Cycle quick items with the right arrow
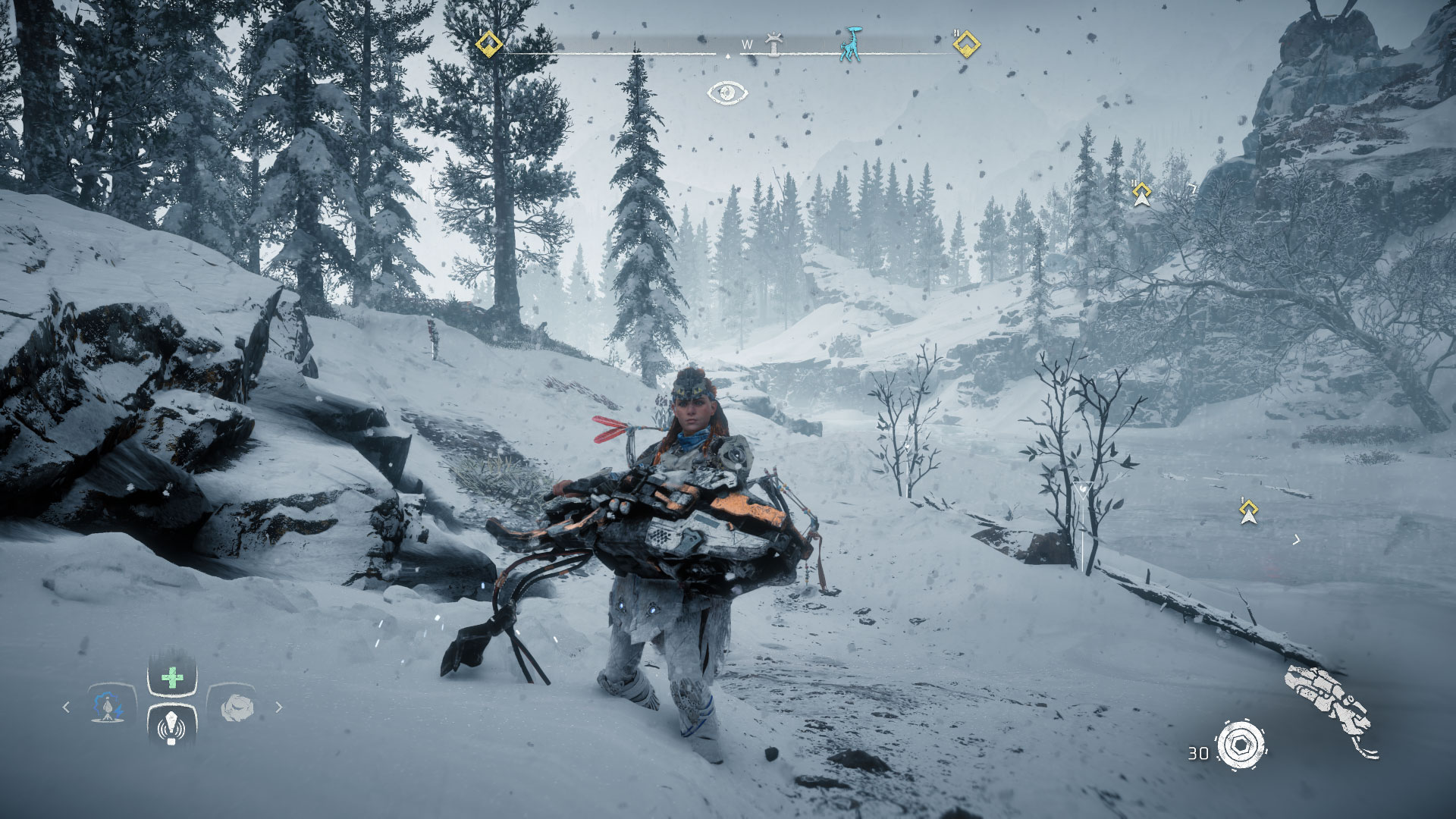The image size is (1456, 819). 278,707
